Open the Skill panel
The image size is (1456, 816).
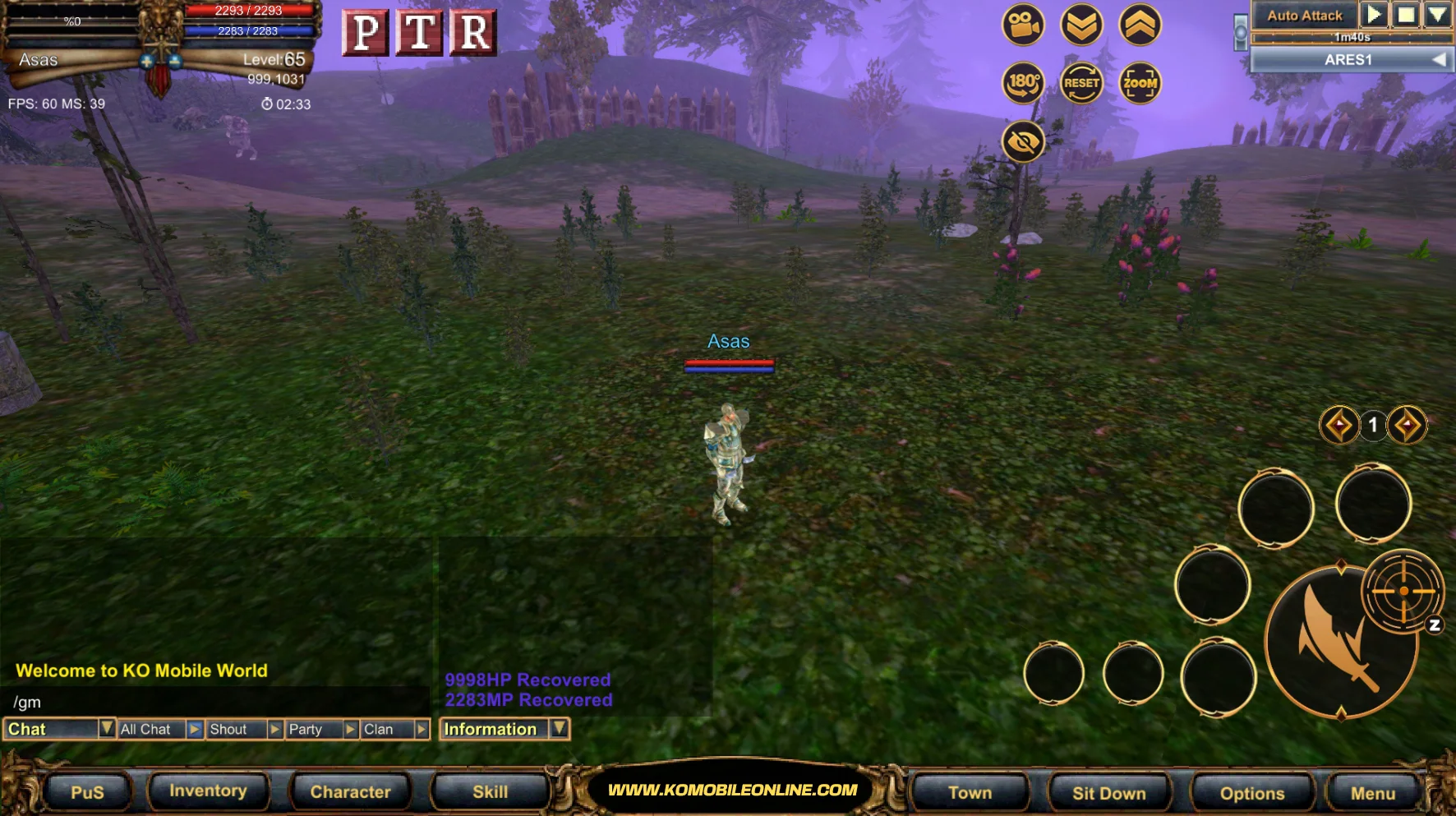(x=490, y=792)
